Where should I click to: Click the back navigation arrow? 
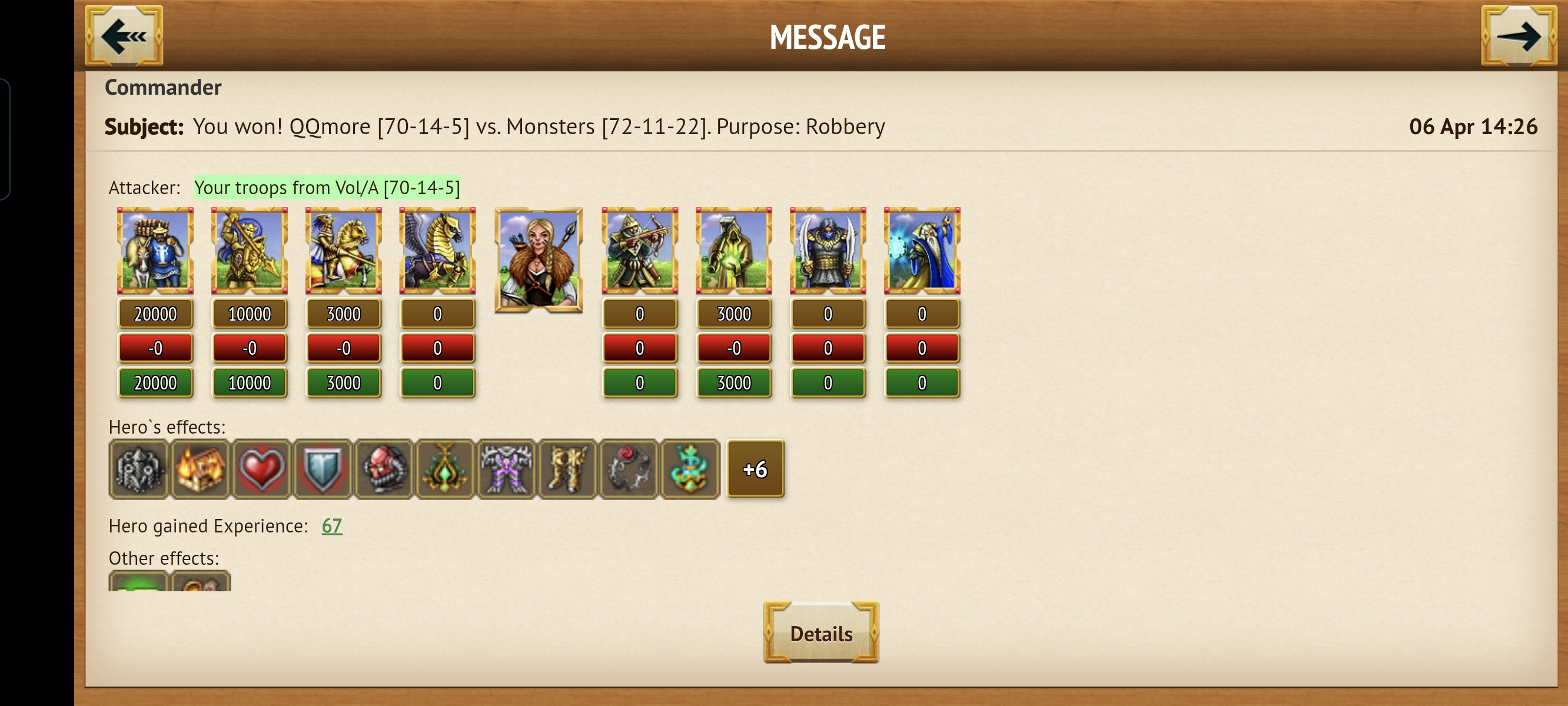[x=125, y=36]
